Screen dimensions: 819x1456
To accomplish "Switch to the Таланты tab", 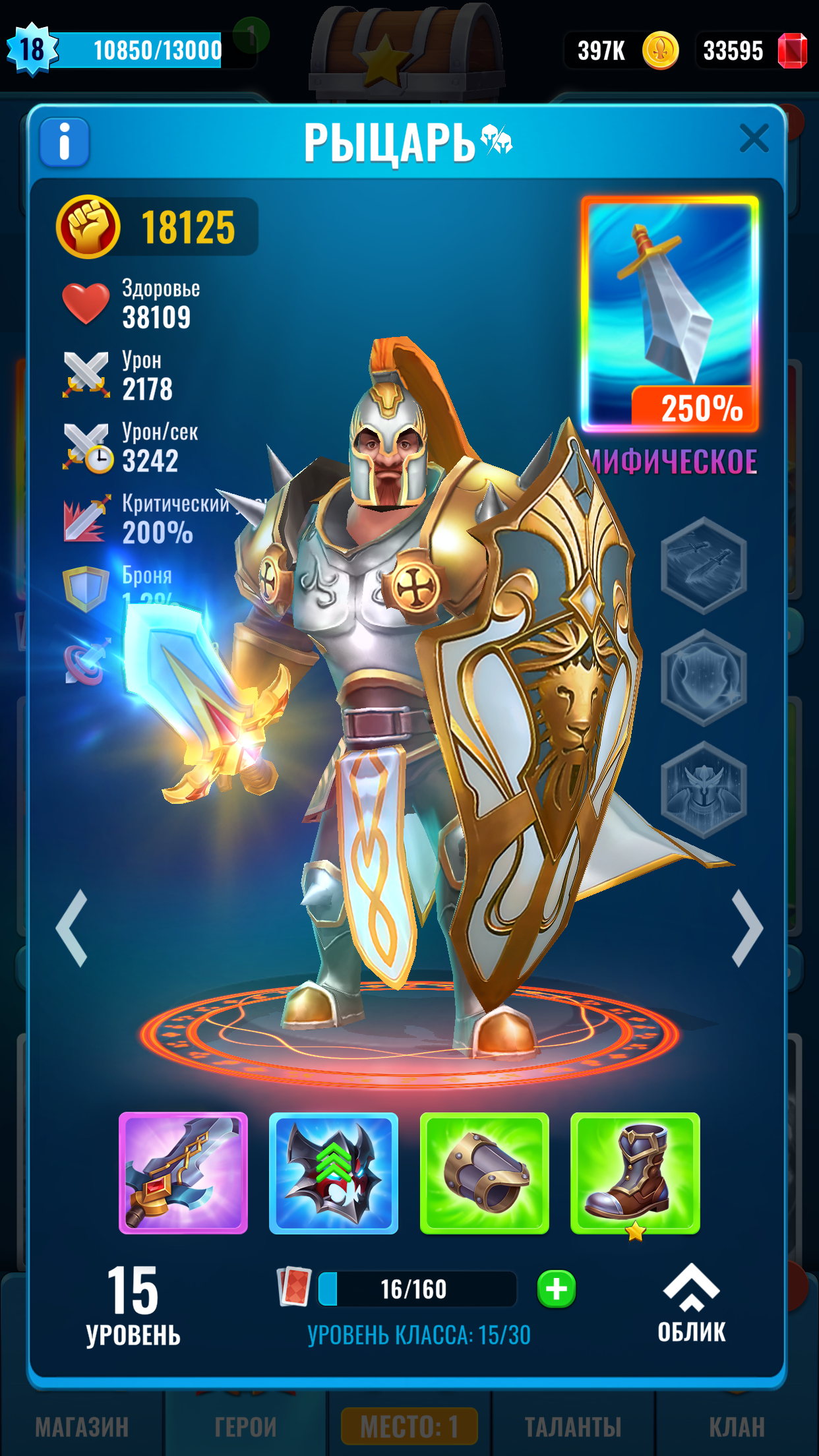I will pos(573,1427).
